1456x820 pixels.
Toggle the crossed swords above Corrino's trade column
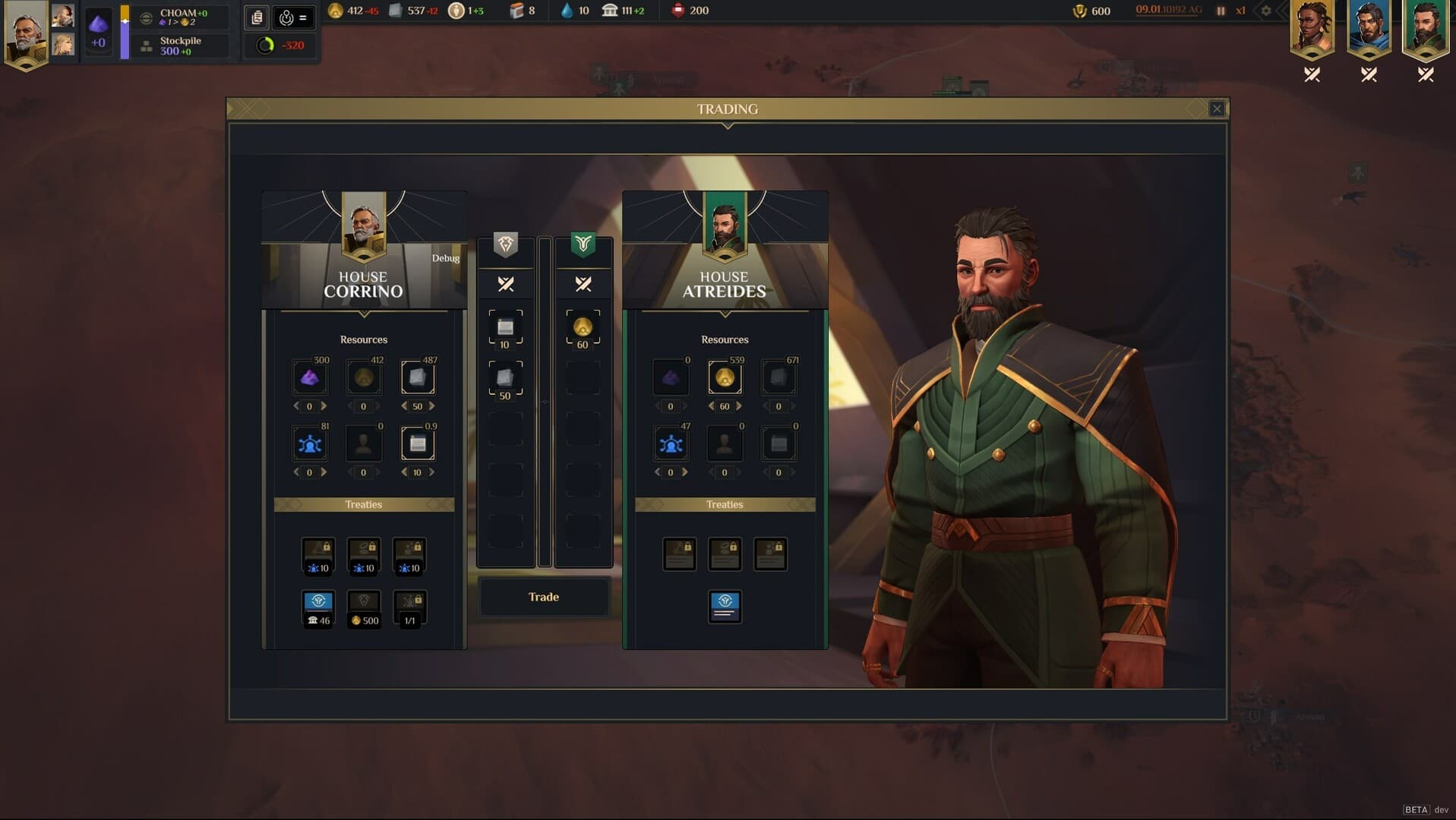tap(505, 285)
